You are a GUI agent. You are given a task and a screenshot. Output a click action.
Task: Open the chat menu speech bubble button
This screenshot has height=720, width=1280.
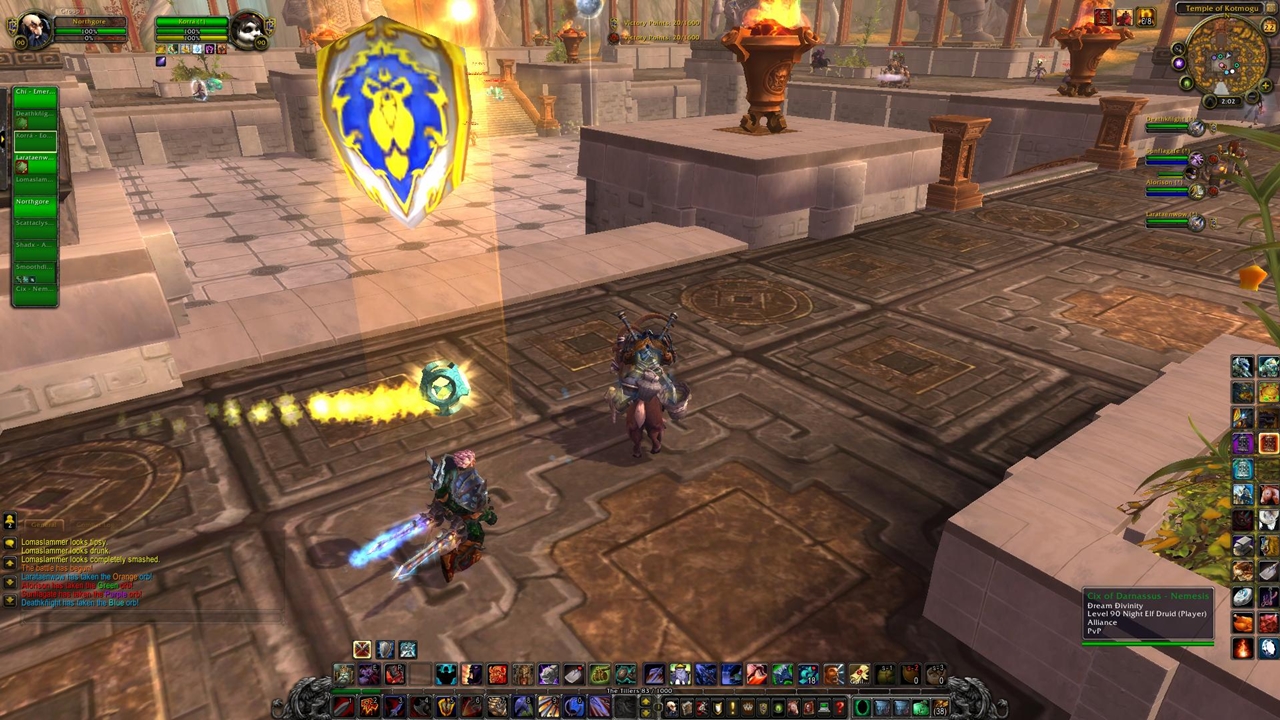[10, 522]
